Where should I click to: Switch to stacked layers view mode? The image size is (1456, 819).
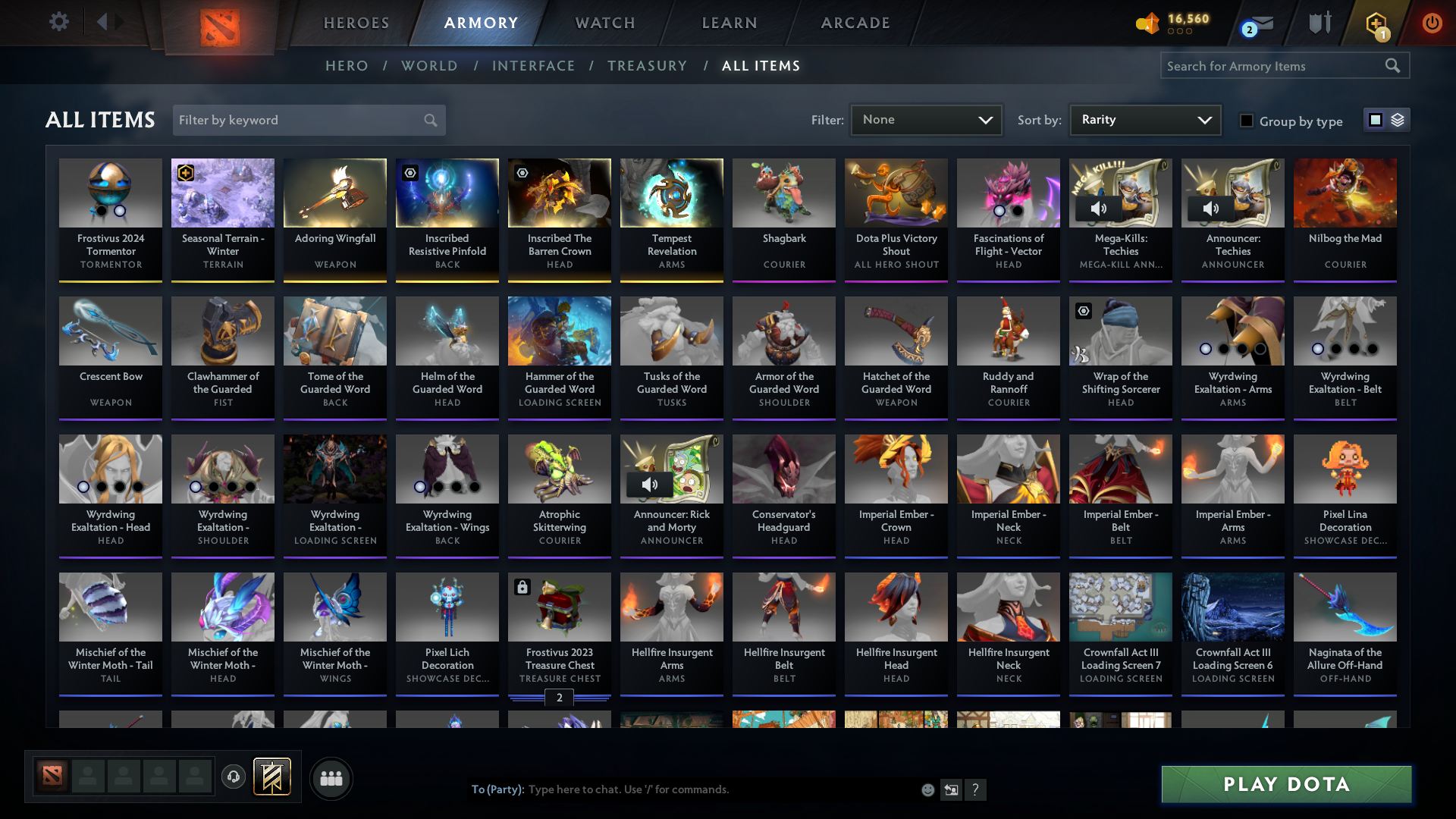click(1399, 120)
